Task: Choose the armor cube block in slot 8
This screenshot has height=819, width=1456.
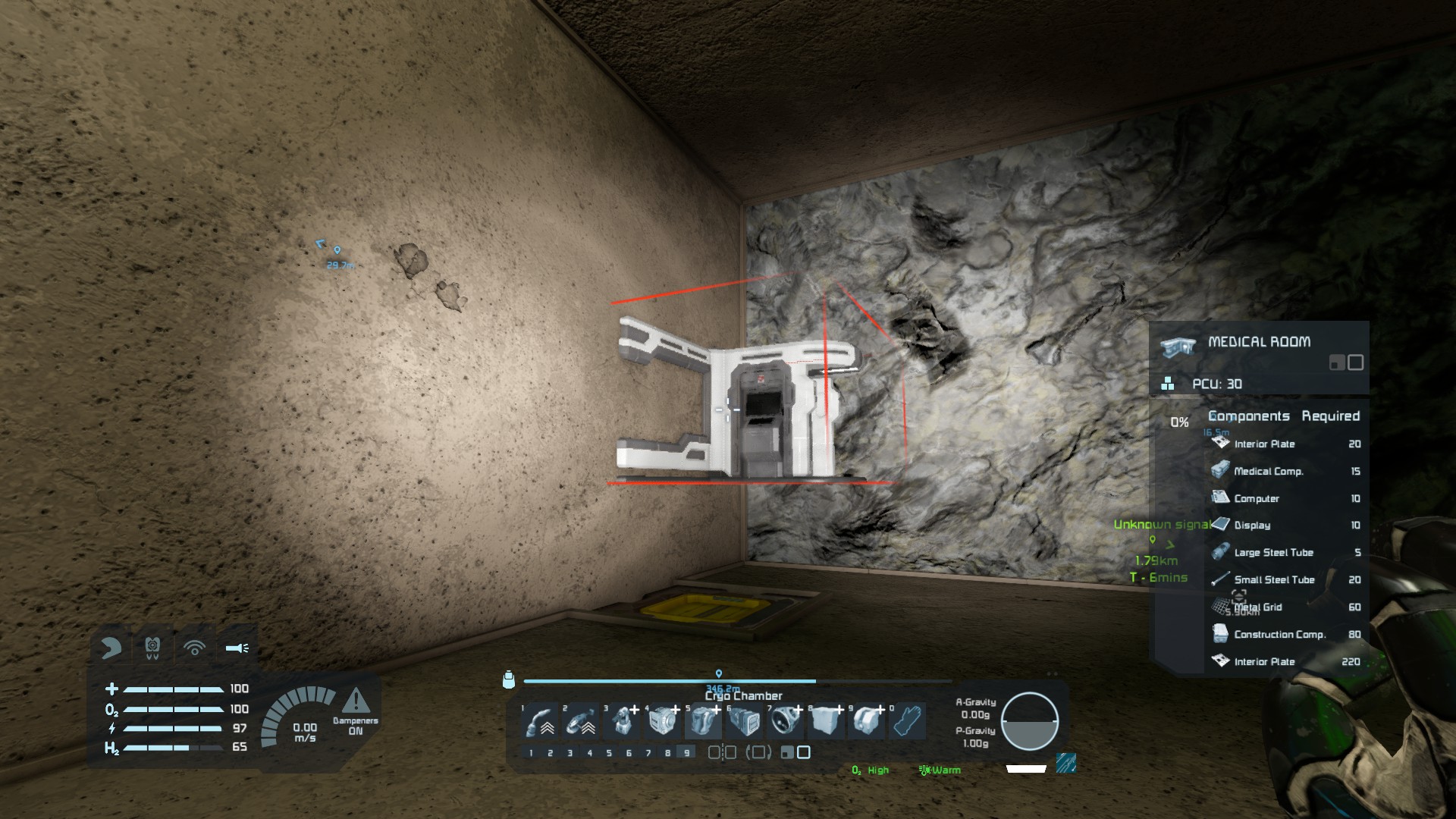Action: click(x=827, y=720)
